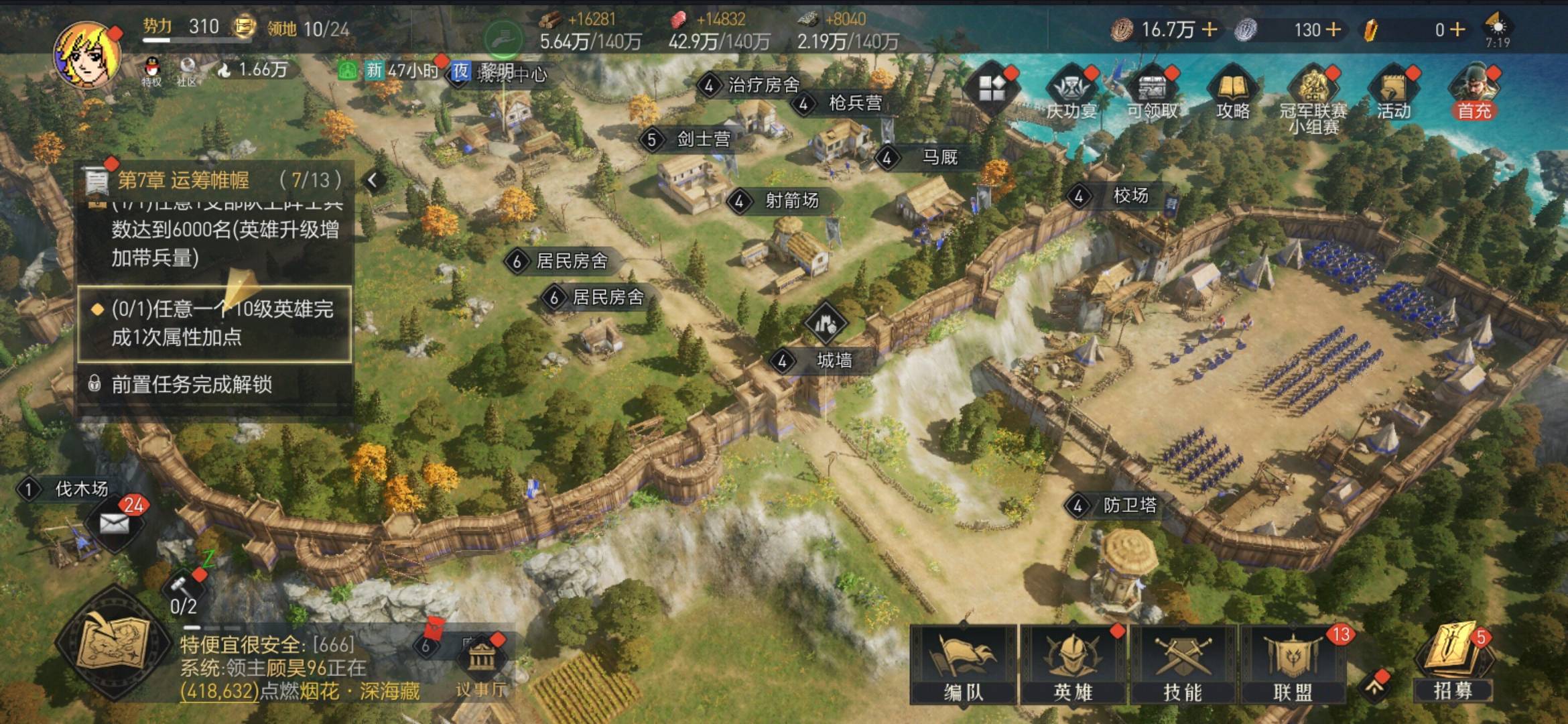Viewport: 1568px width, 724px height.
Task: Open the 技能 skills menu
Action: 1183,664
